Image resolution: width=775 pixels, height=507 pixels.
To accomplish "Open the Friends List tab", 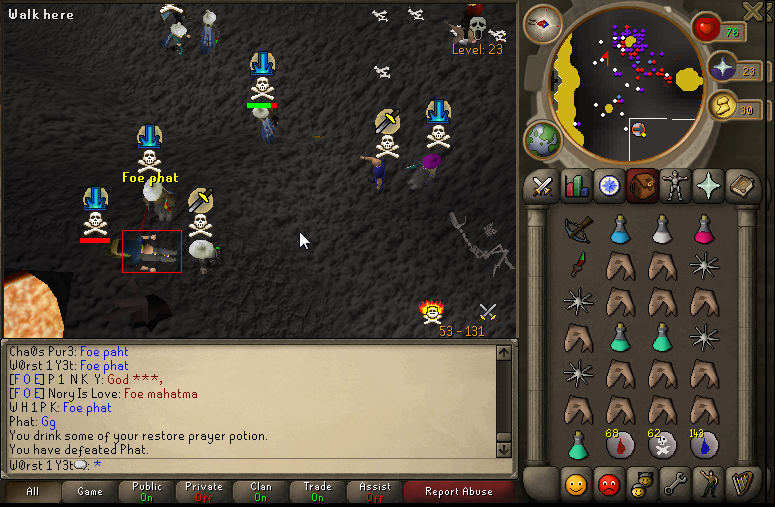I will click(575, 486).
